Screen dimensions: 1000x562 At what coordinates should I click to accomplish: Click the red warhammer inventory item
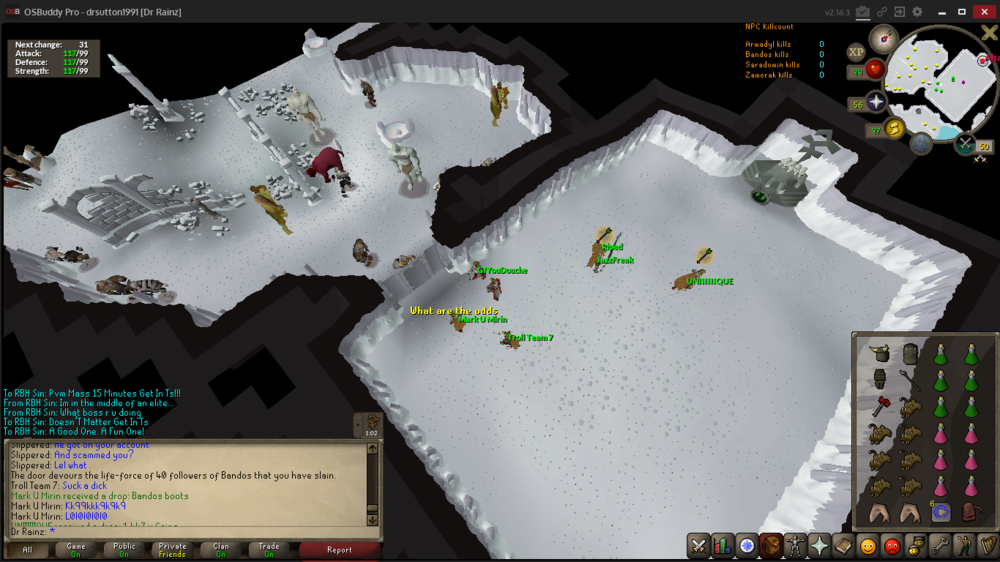[x=880, y=407]
